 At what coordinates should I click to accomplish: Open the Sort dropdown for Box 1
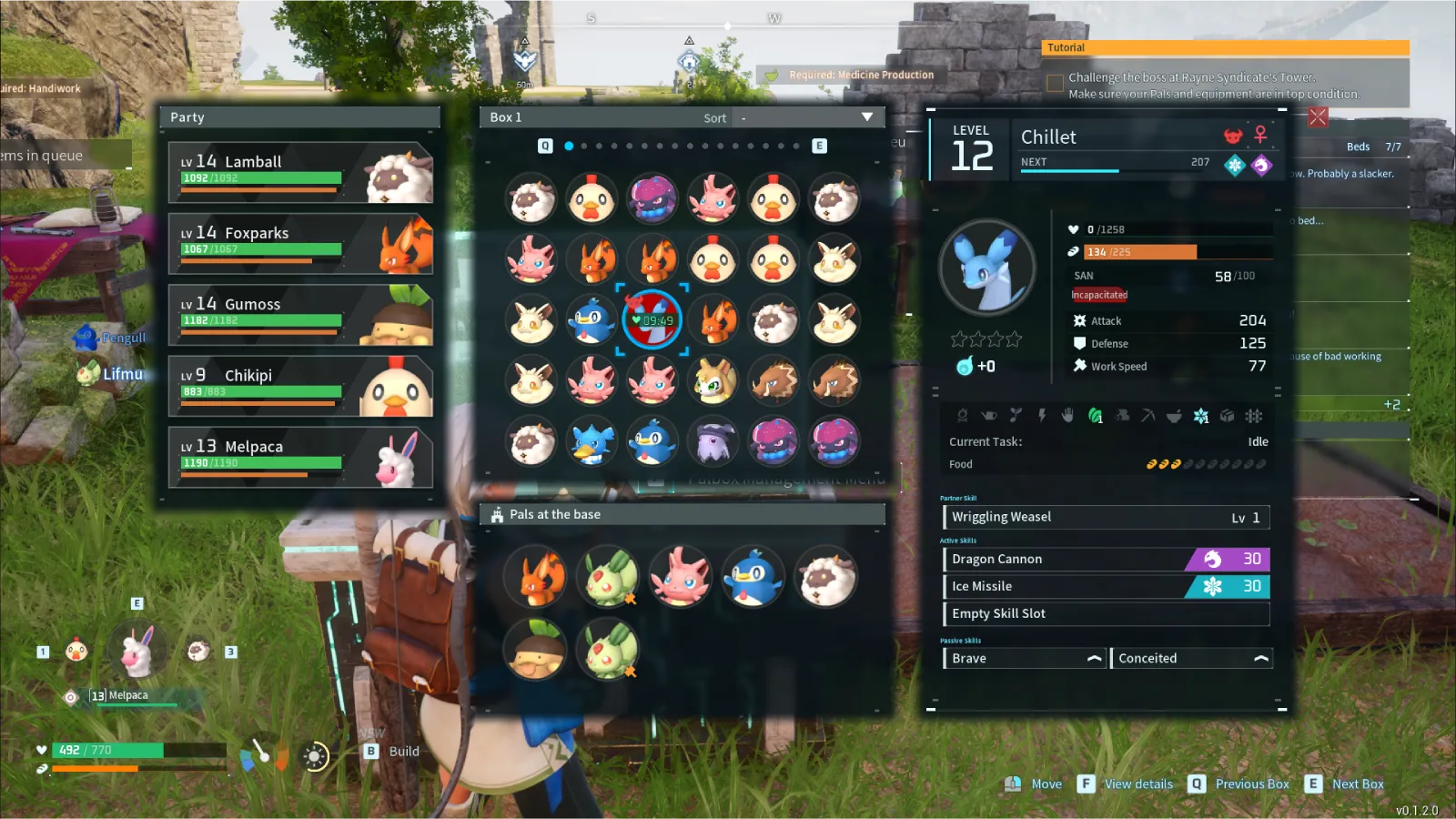pyautogui.click(x=866, y=117)
